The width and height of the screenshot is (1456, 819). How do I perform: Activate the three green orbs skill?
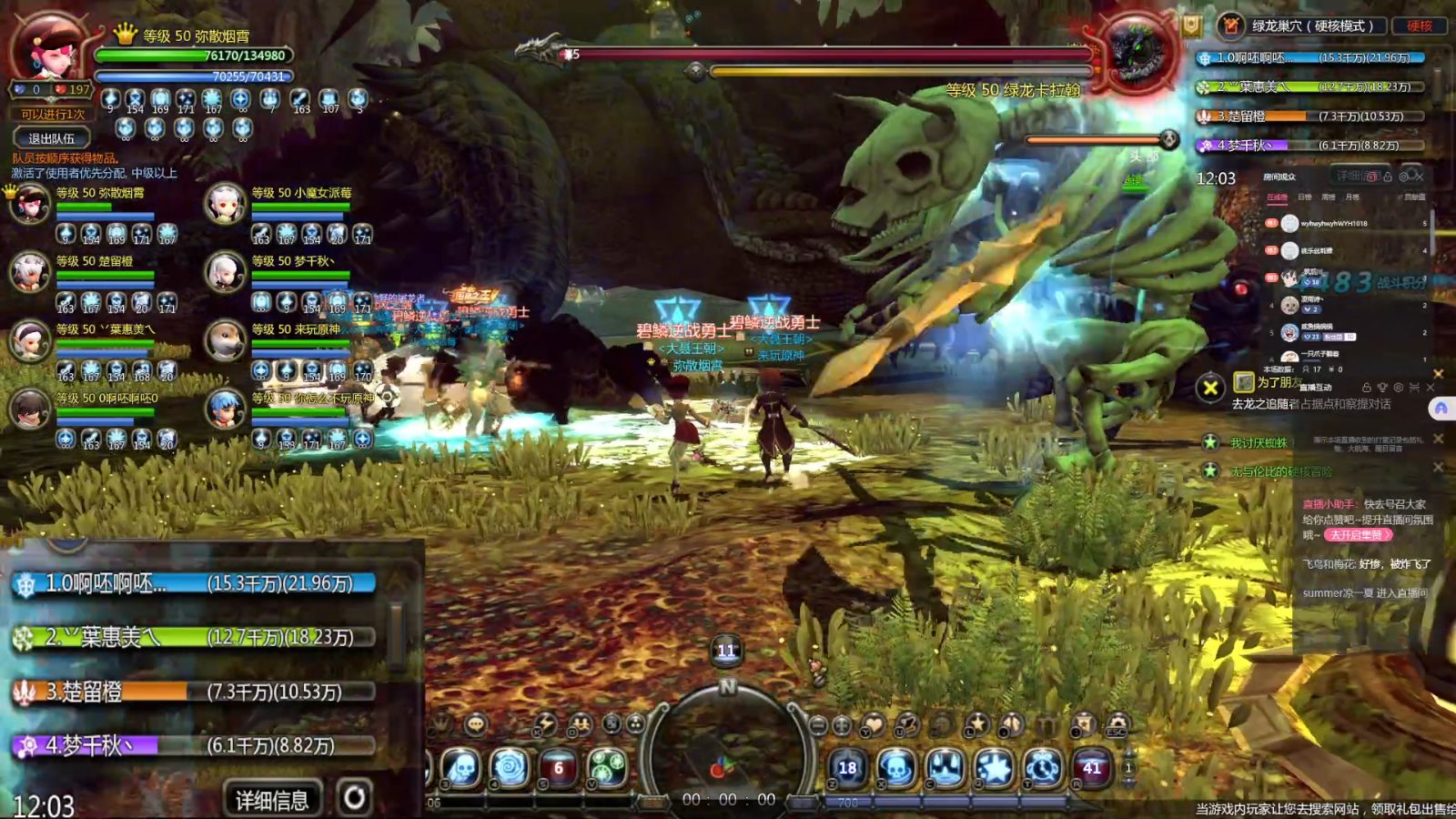click(x=607, y=768)
